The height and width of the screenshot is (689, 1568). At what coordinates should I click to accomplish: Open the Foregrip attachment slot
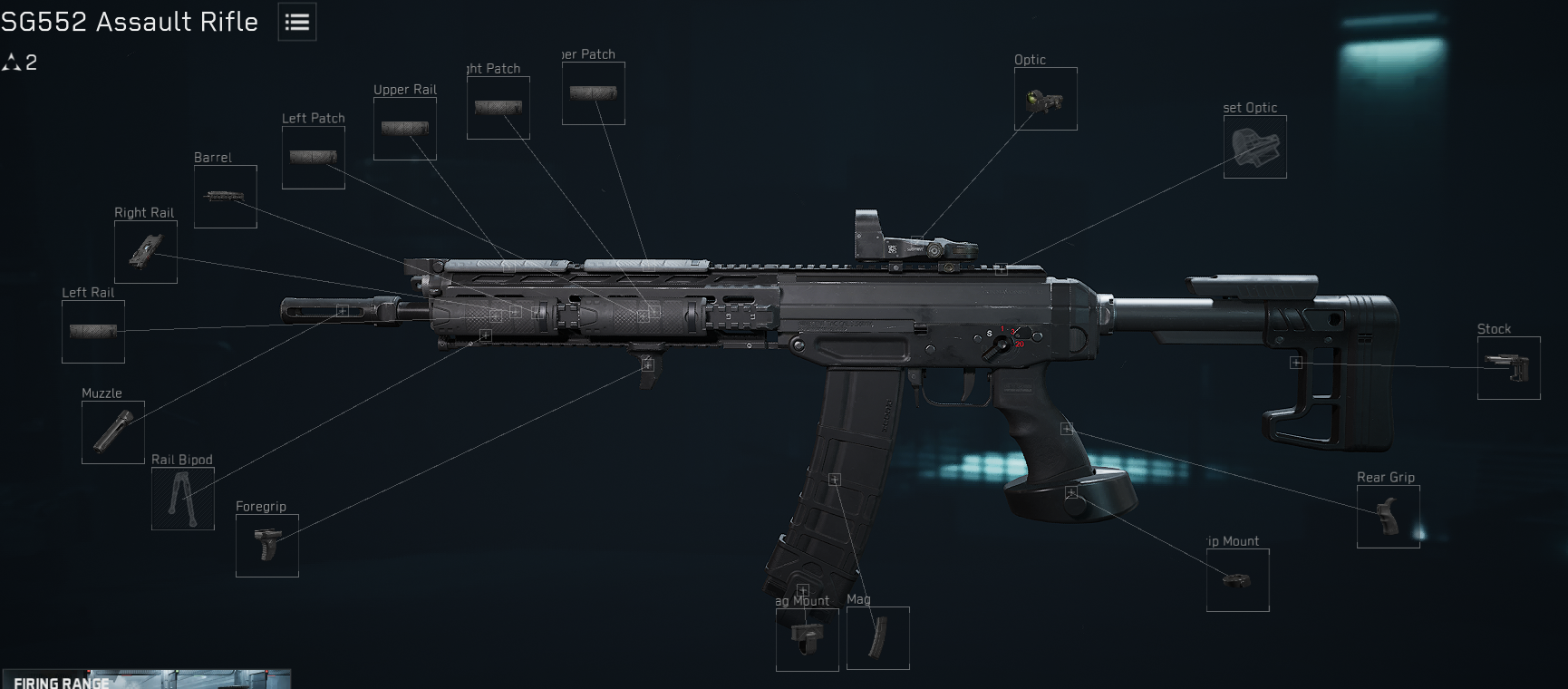[267, 546]
